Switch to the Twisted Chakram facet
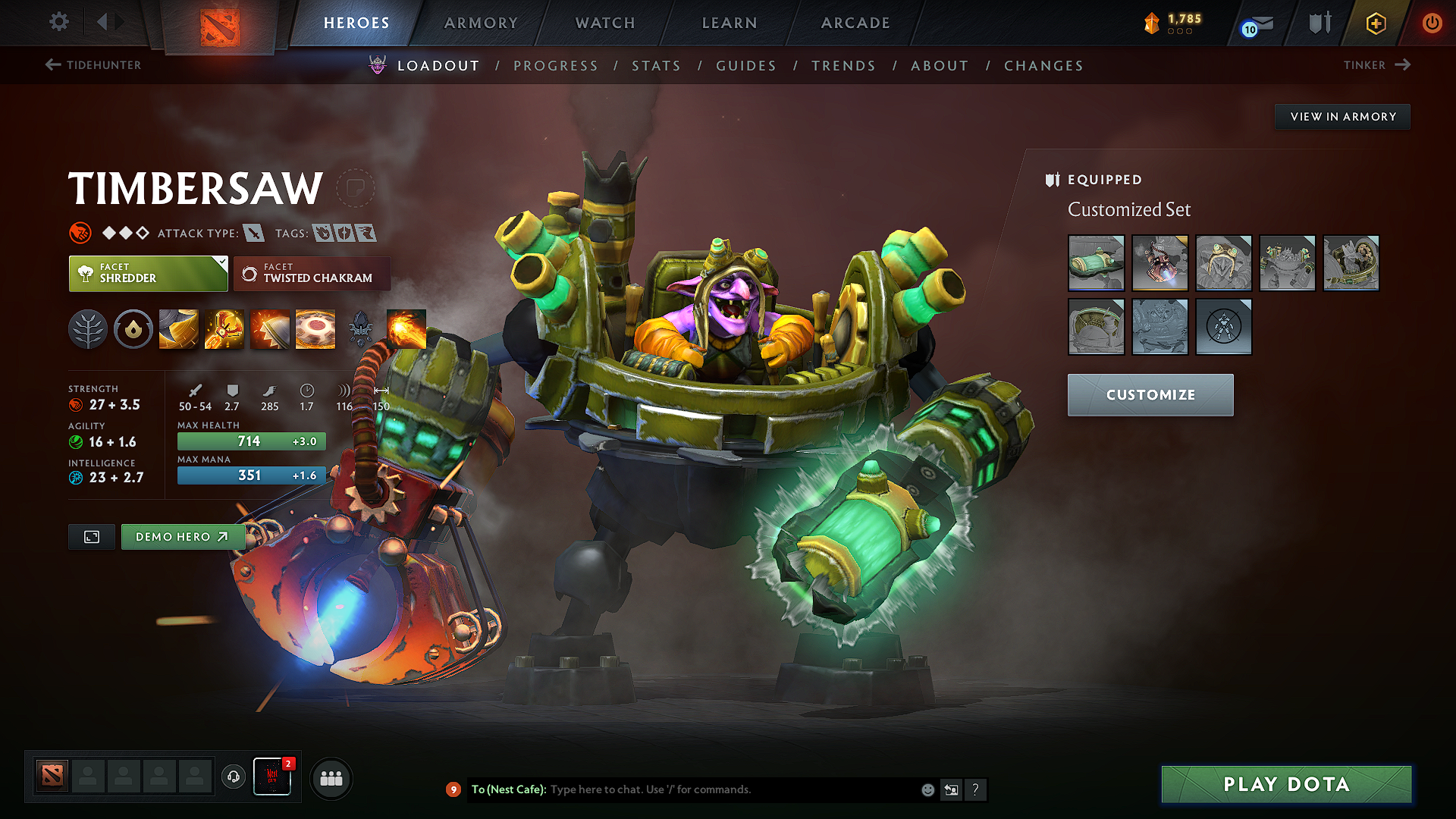This screenshot has height=819, width=1456. [x=312, y=273]
